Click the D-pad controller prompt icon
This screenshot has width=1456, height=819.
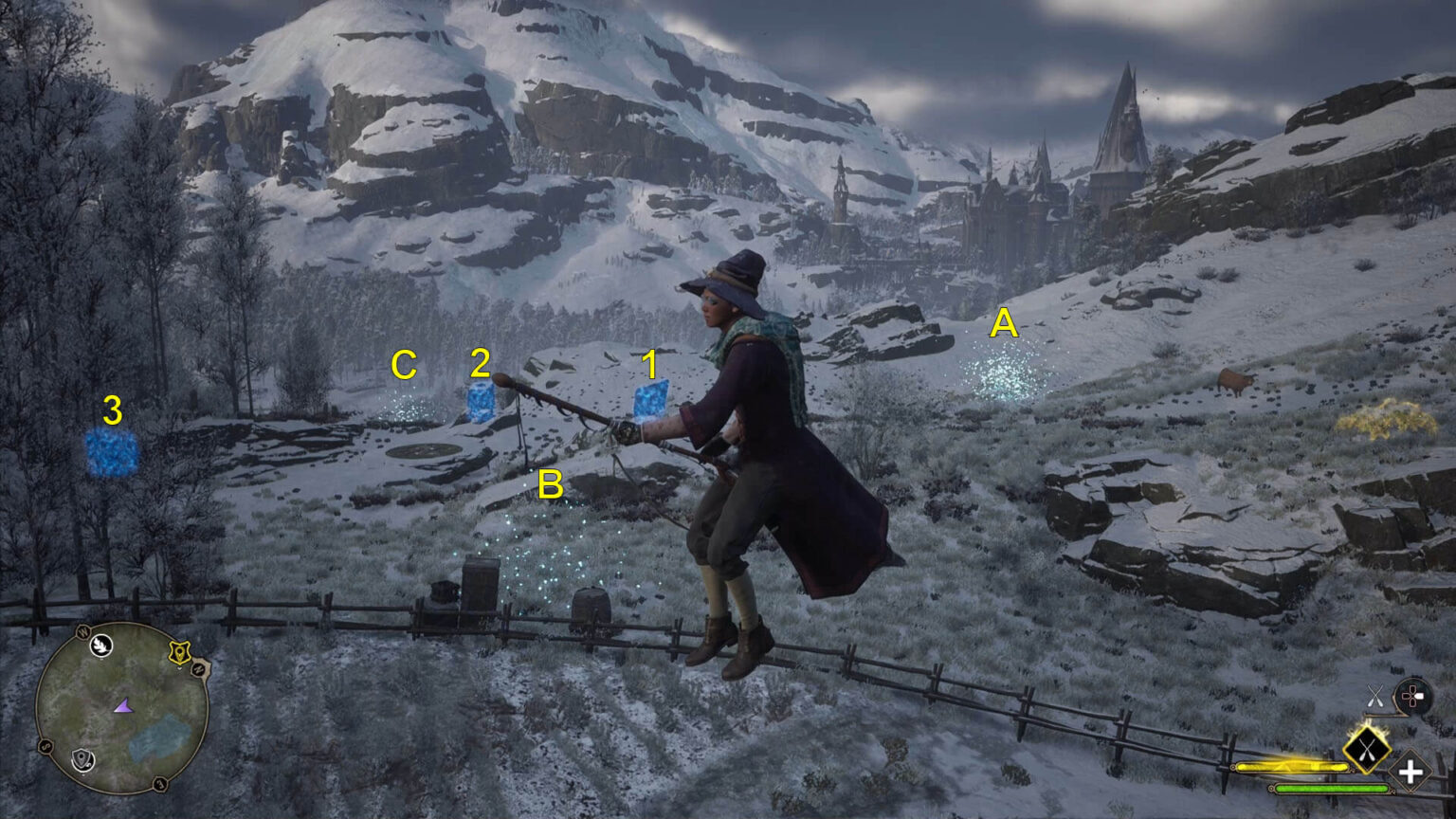click(1412, 695)
